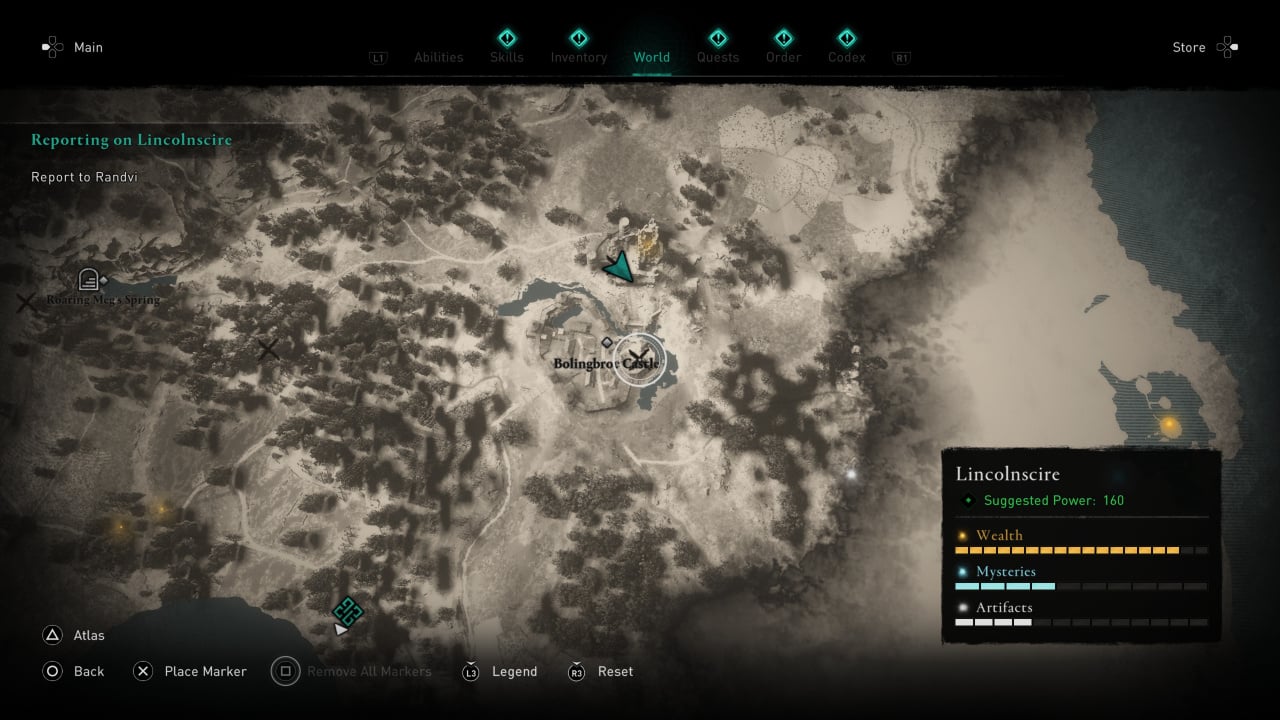
Task: Click the Roaring Meg's Spring location icon
Action: tap(88, 280)
